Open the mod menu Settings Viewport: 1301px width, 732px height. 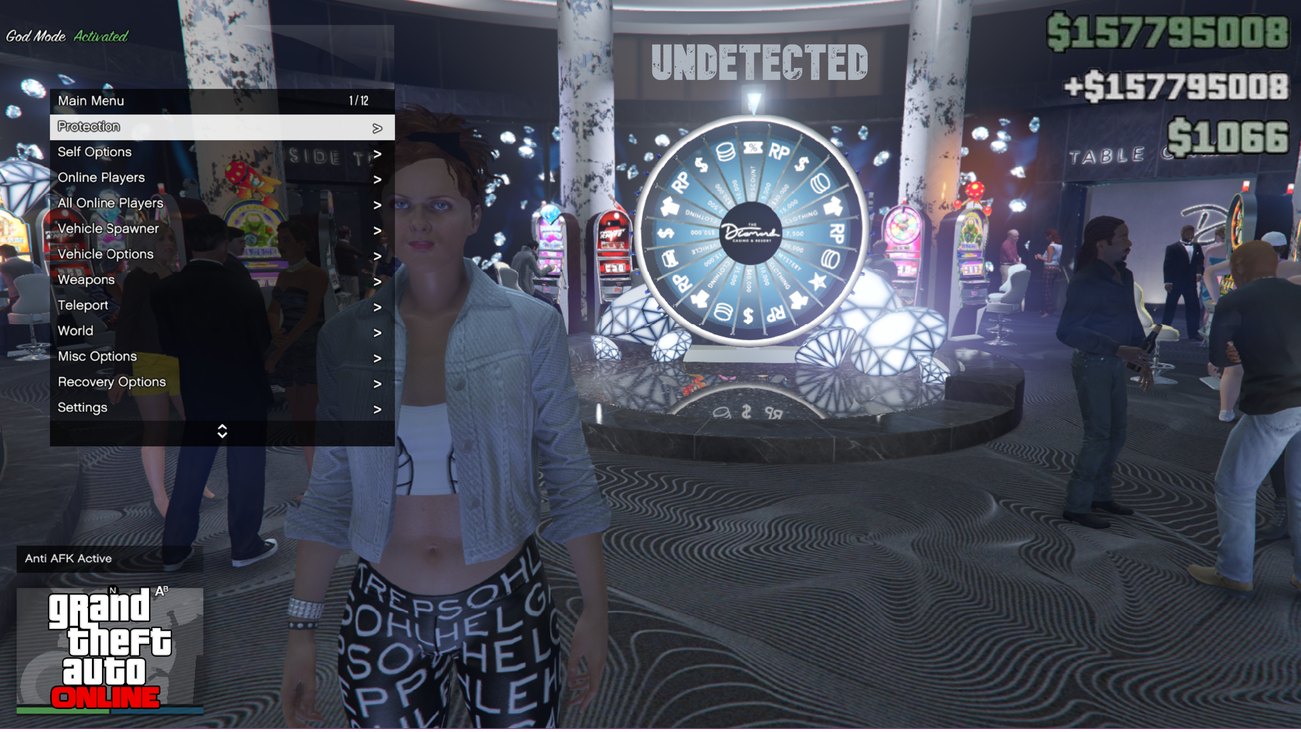tap(221, 408)
